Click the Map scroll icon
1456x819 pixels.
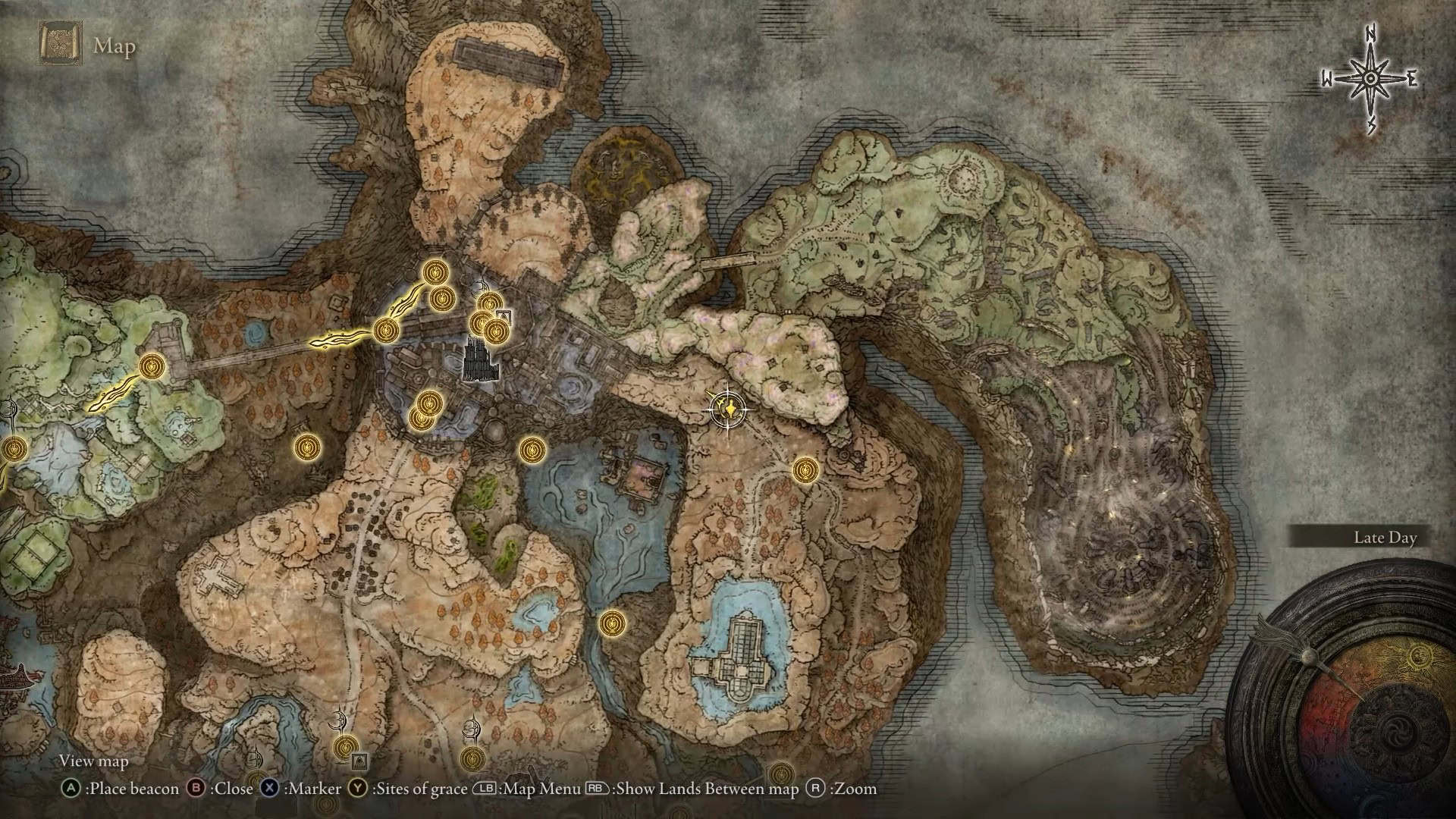click(60, 45)
